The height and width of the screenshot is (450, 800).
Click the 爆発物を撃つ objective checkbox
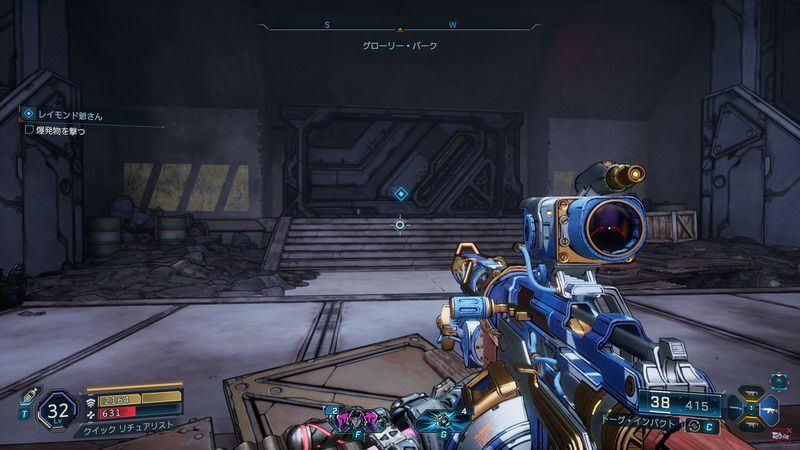coord(29,129)
